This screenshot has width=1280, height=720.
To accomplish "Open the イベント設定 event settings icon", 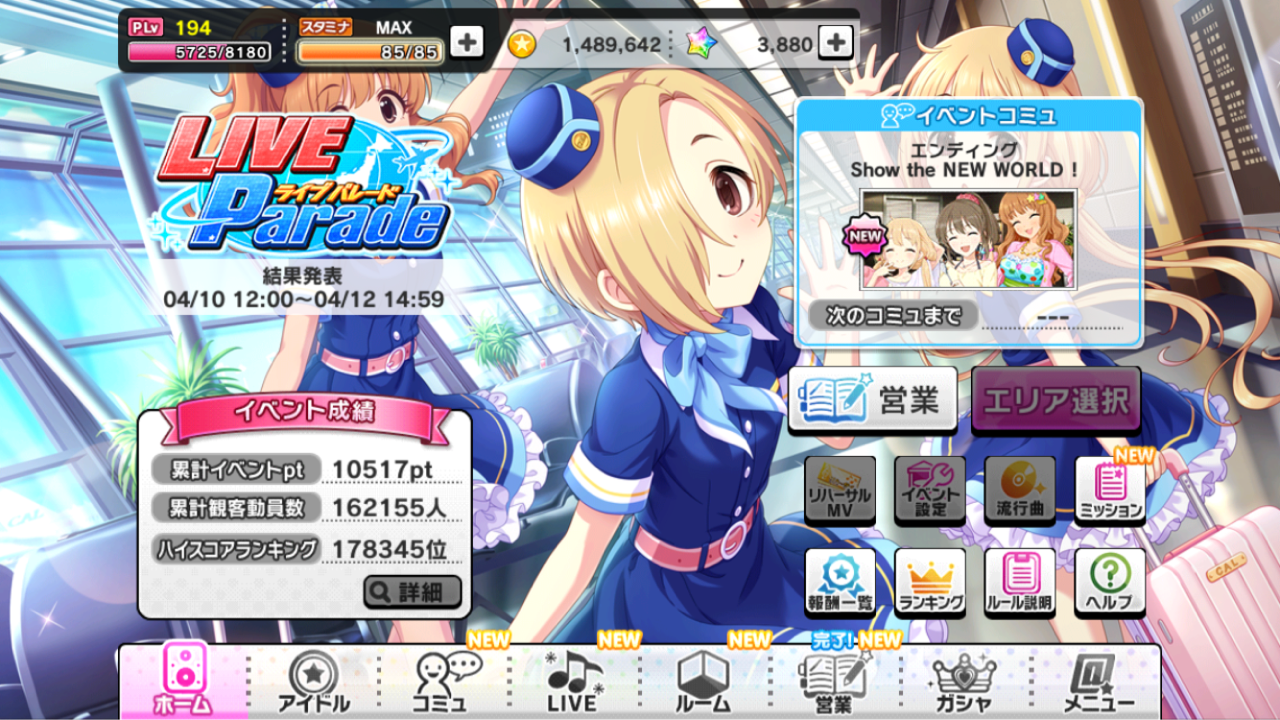I will pos(928,491).
